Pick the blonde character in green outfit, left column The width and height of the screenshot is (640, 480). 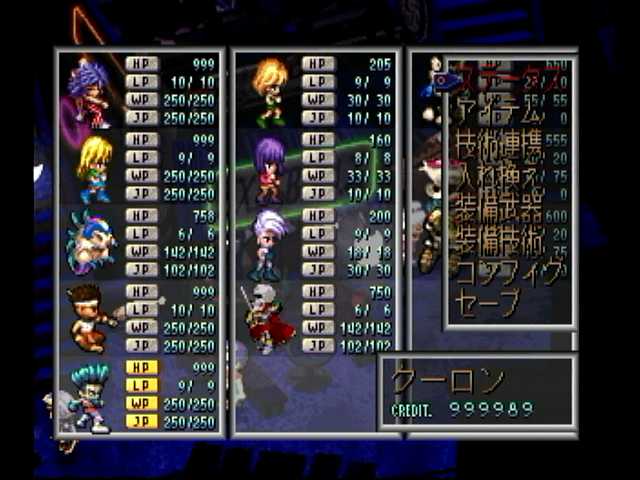[x=94, y=168]
